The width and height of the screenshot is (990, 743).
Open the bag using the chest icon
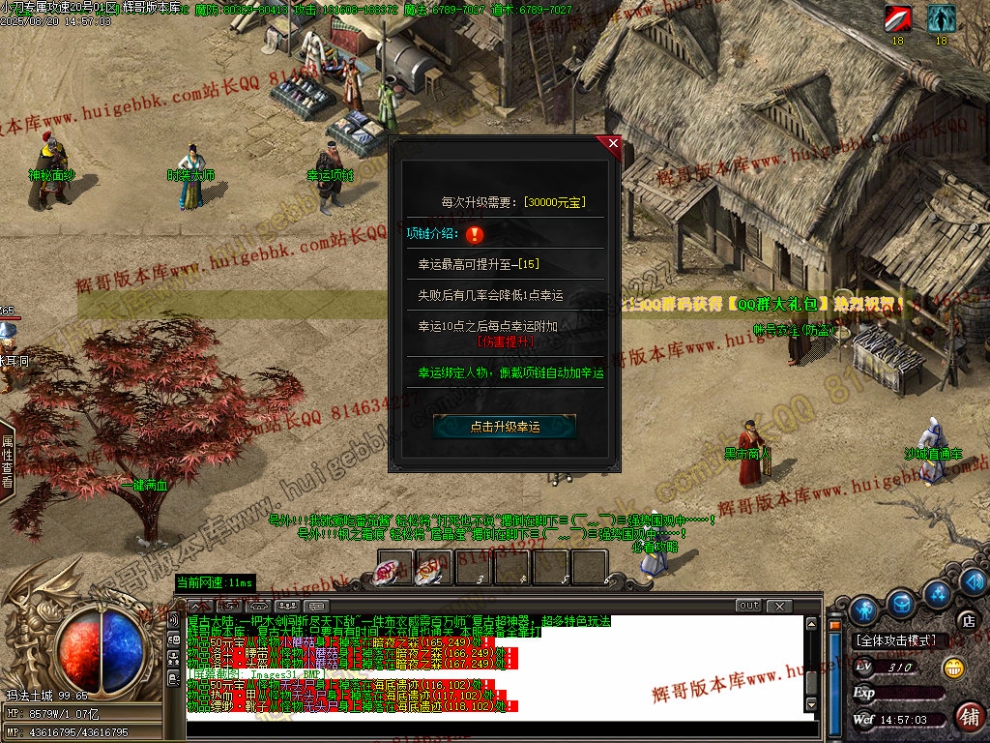coord(902,603)
